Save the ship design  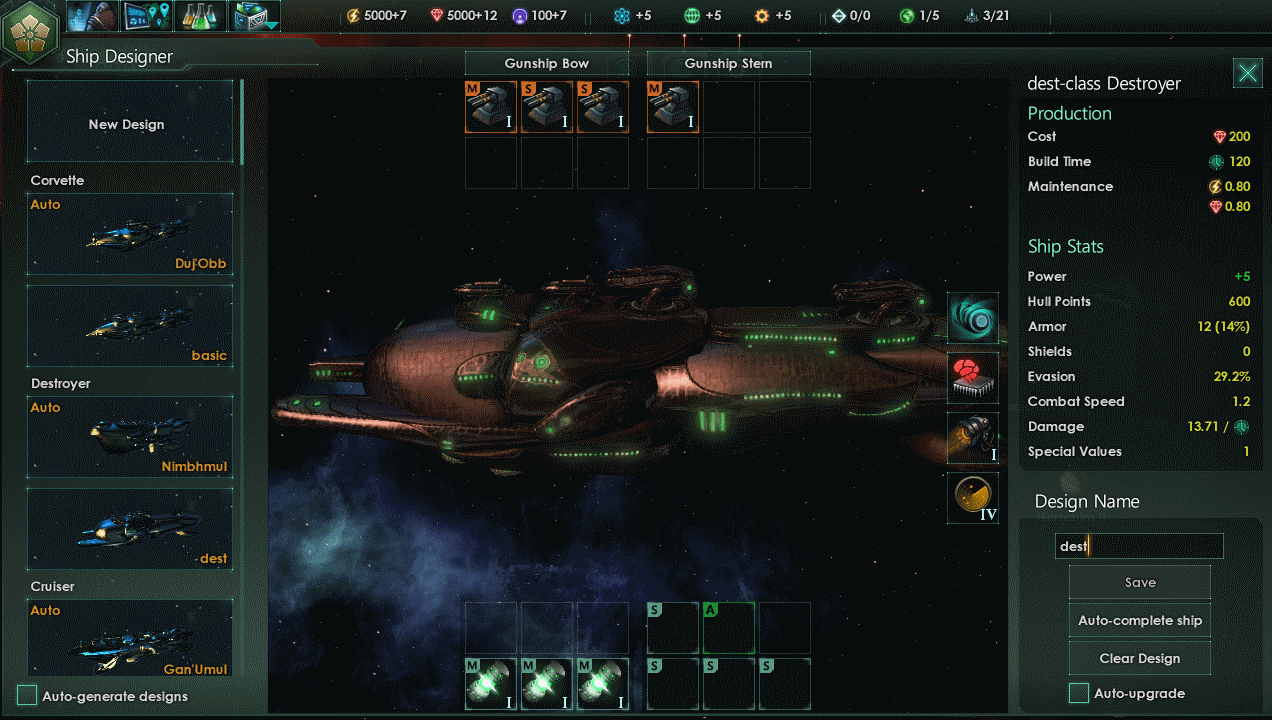coord(1140,583)
